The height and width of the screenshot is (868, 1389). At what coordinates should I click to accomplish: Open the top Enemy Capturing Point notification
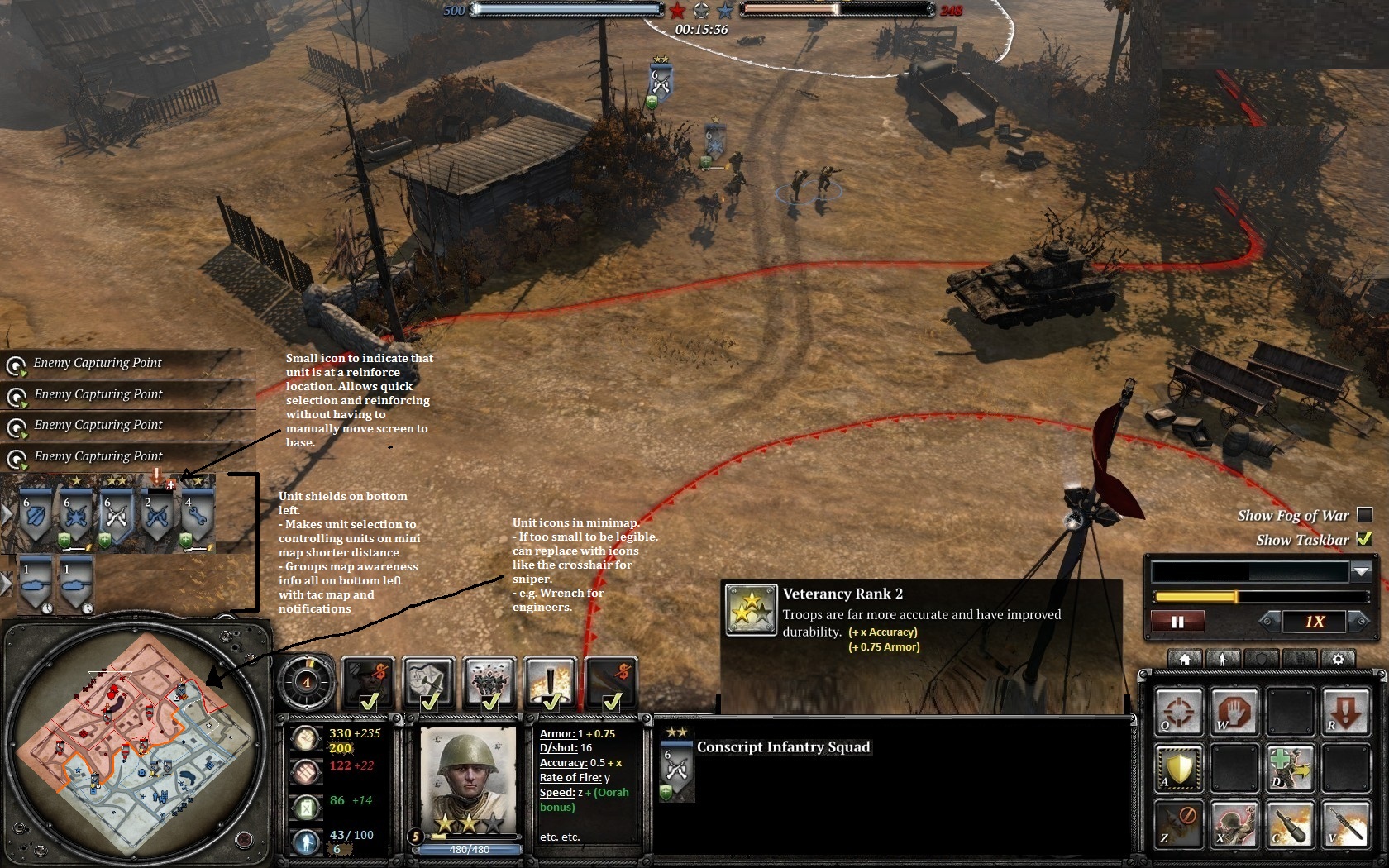(98, 363)
